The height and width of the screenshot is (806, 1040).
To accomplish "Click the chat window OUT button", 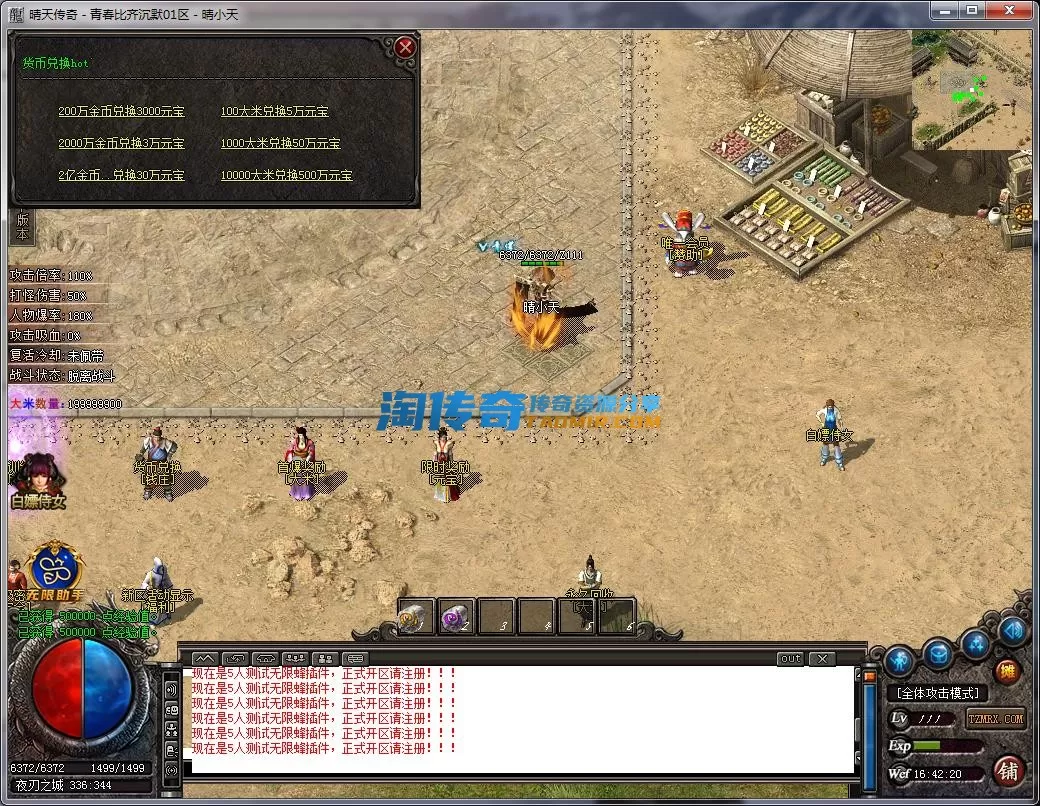I will pyautogui.click(x=790, y=659).
